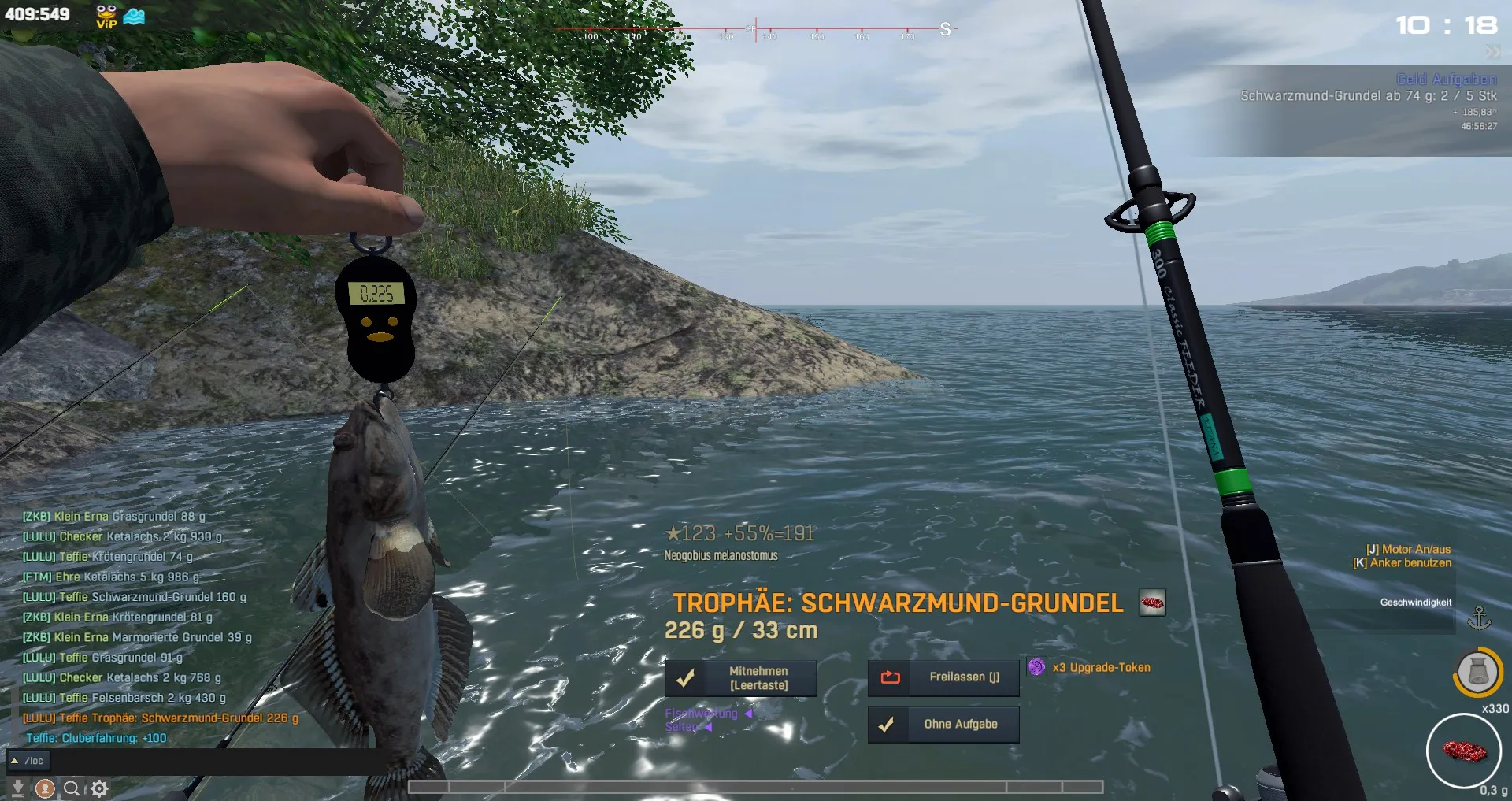Click into the chat input field
Image resolution: width=1512 pixels, height=801 pixels.
pyautogui.click(x=220, y=761)
